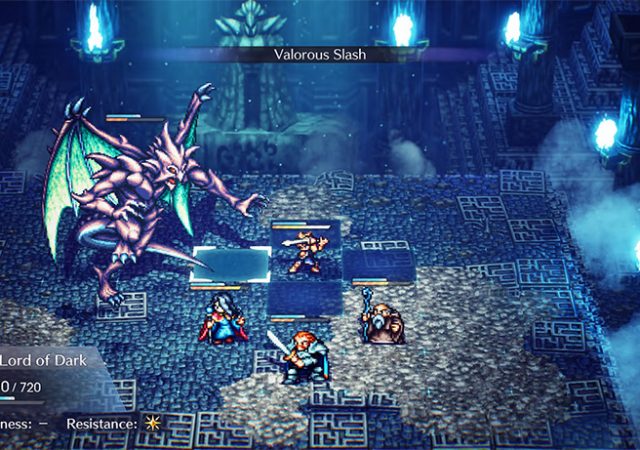The image size is (640, 450).
Task: Select the white-bordered highlighted target tile
Action: [232, 264]
